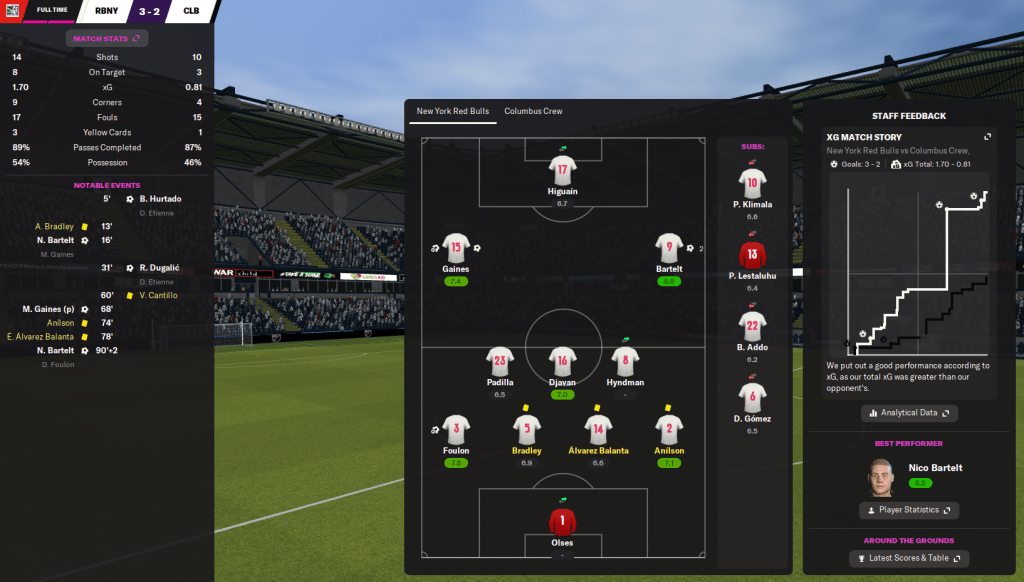The height and width of the screenshot is (582, 1024).
Task: Open Nico Bartelt's best performer portrait
Action: click(881, 475)
